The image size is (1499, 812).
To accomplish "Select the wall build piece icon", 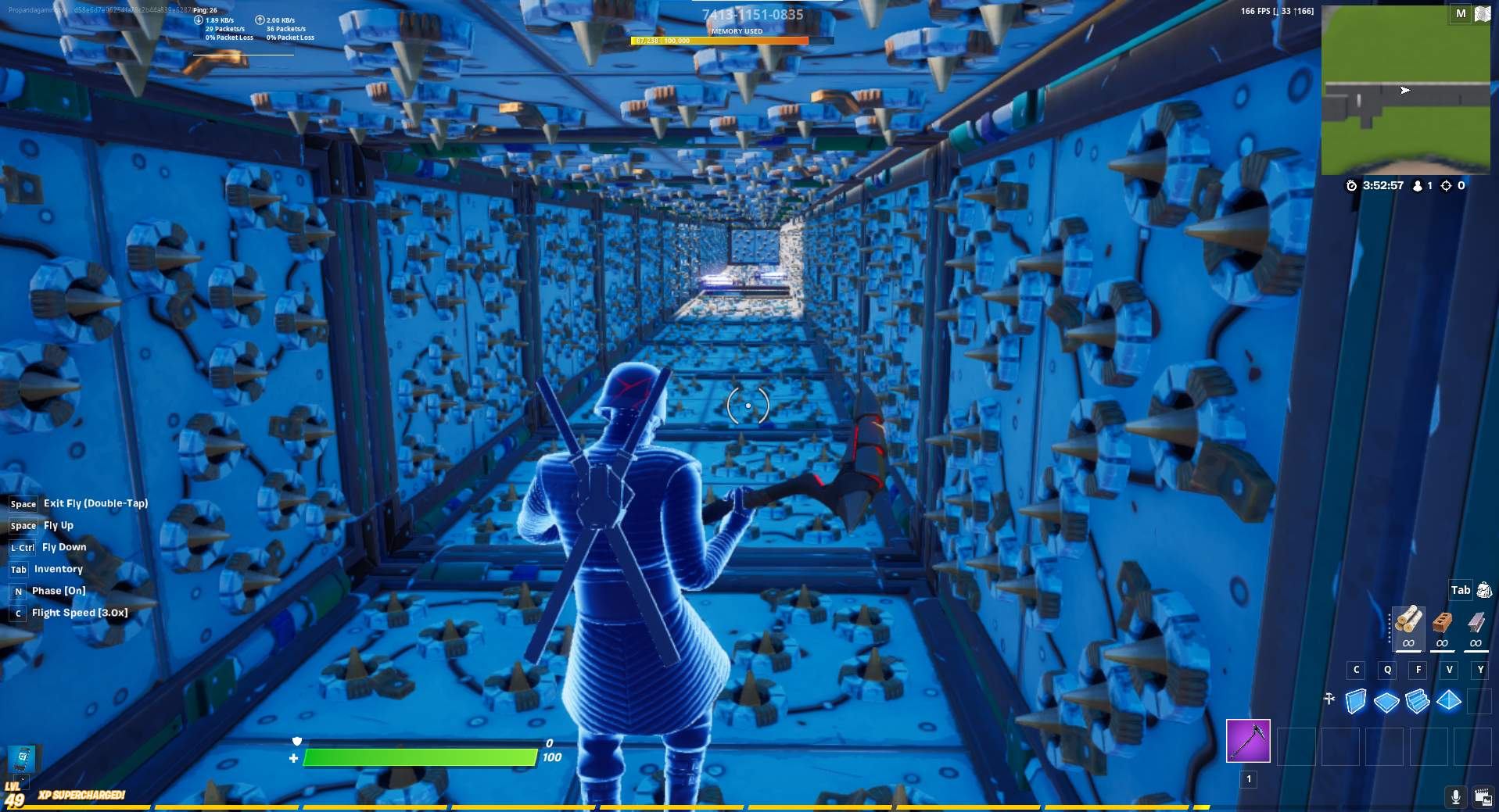I will pos(1356,702).
